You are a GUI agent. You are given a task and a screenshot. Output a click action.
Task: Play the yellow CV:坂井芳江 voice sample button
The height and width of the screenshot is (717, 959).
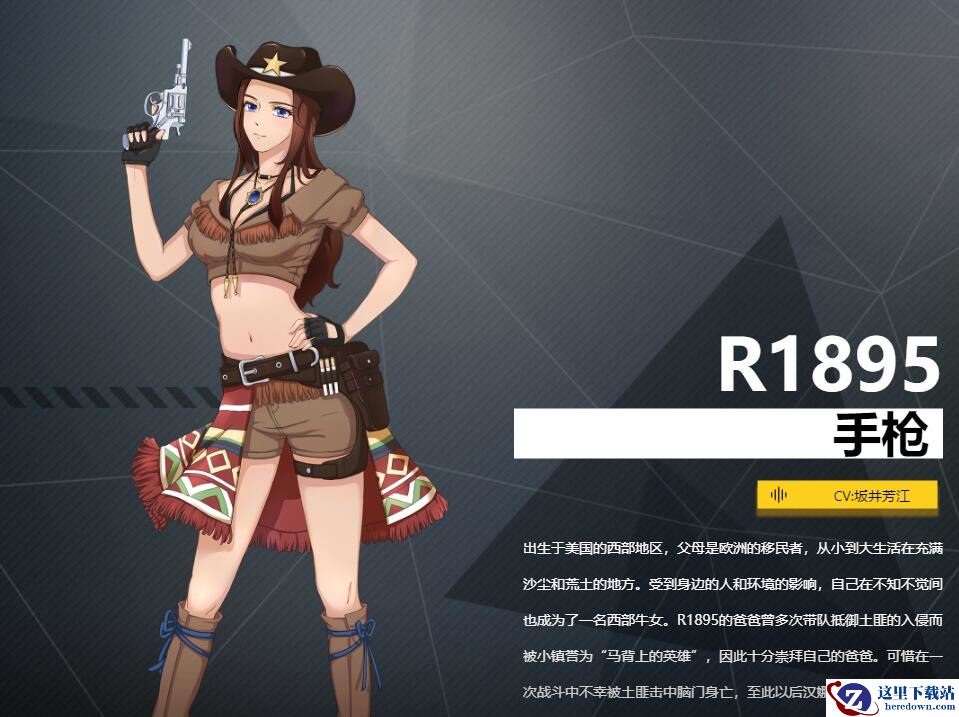point(847,495)
